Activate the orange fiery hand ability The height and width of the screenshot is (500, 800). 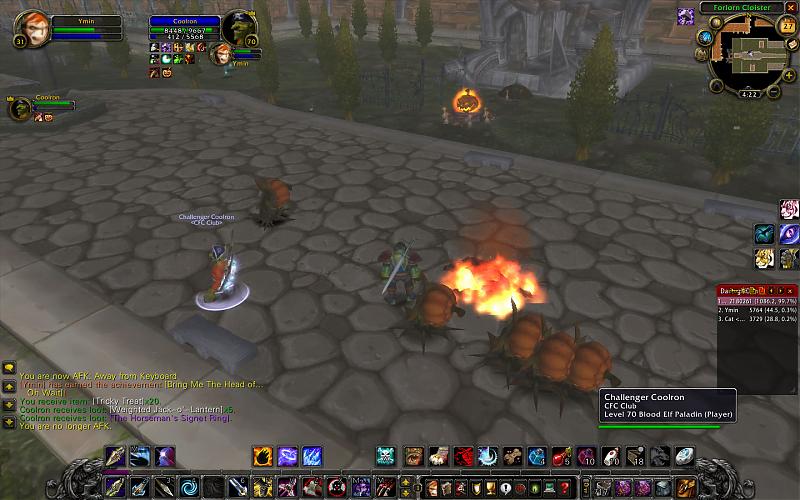click(x=262, y=457)
